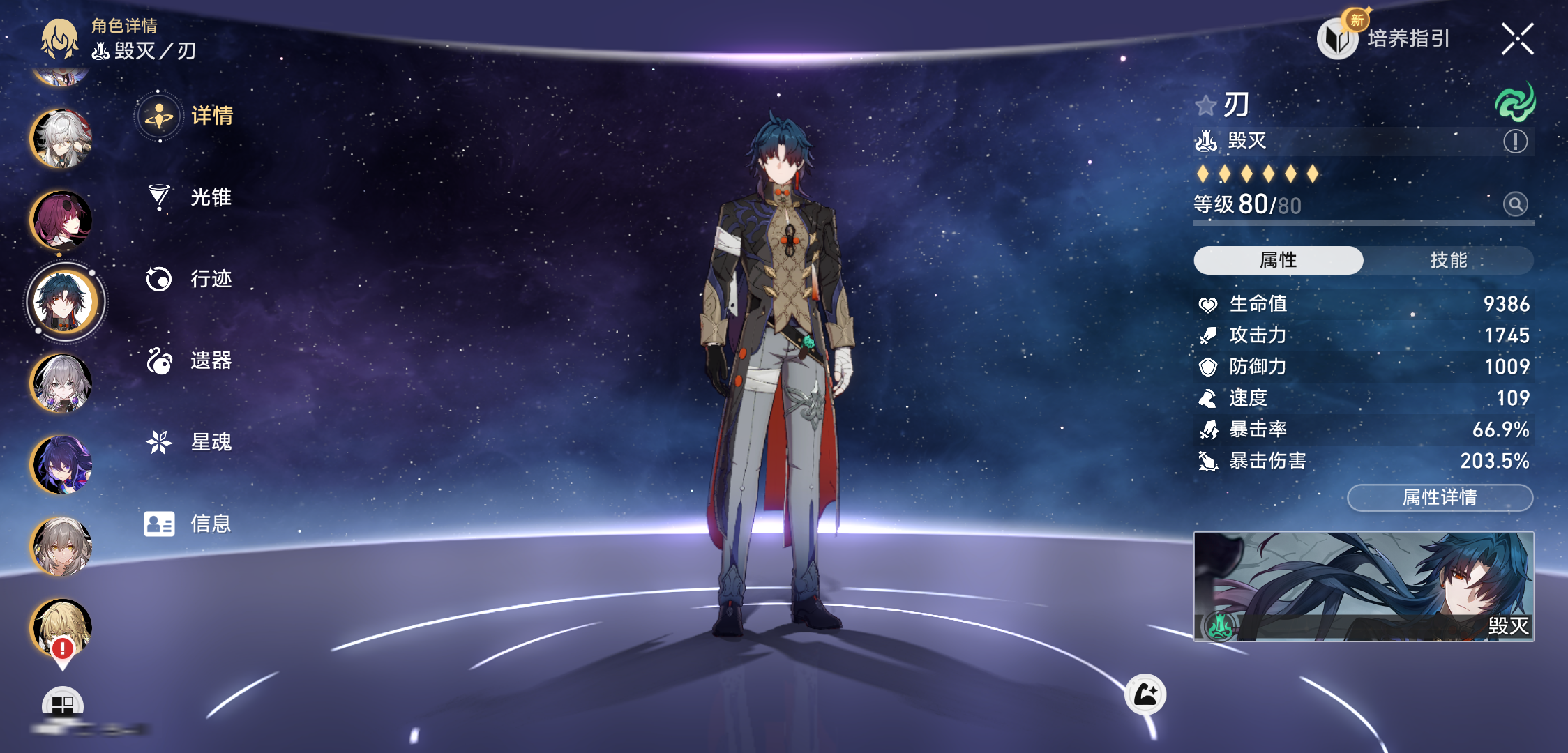Click the flexing arm icon button
The height and width of the screenshot is (753, 1568).
[x=1145, y=694]
